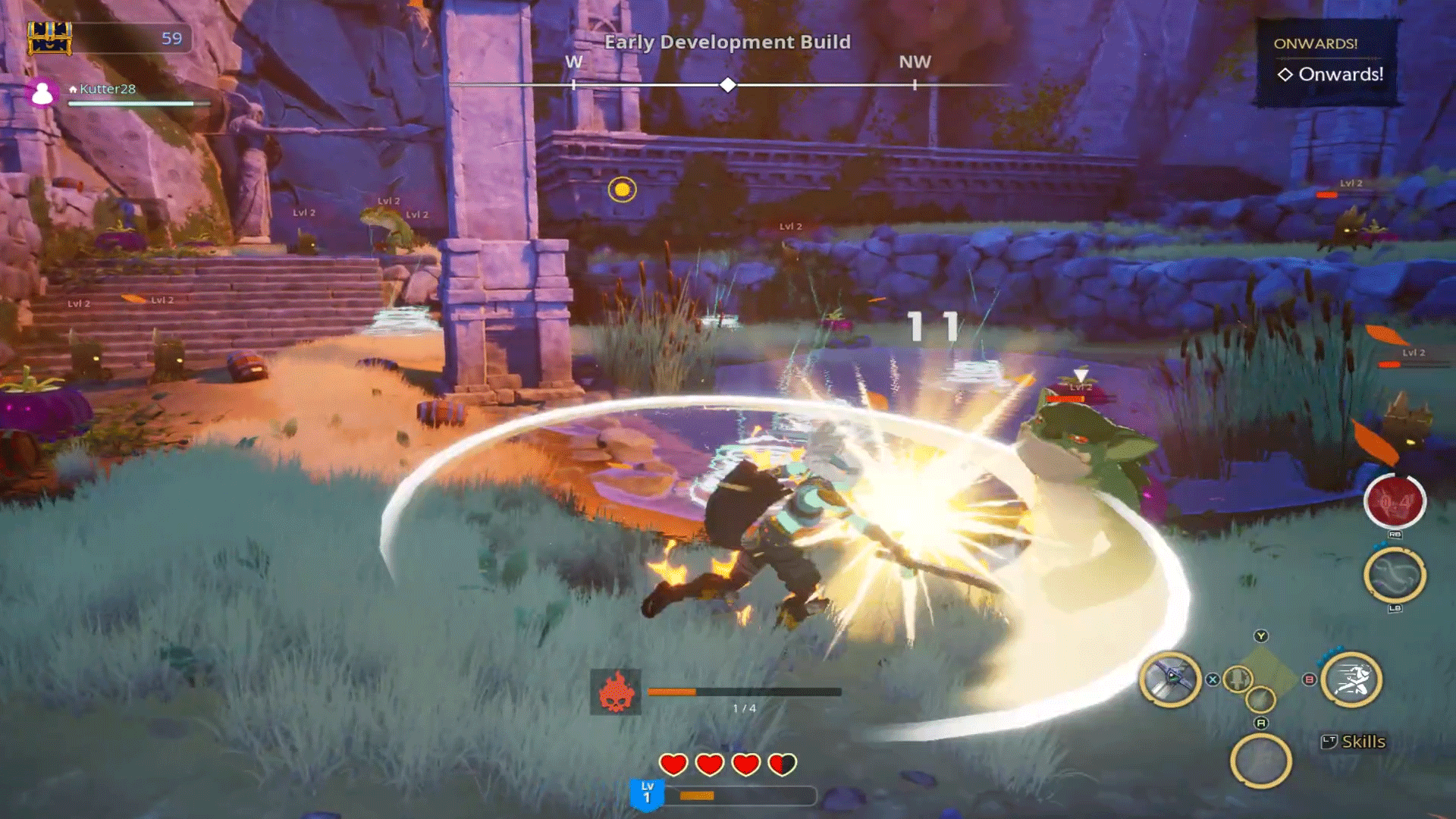Click the blue level 1 shield badge

tap(647, 793)
